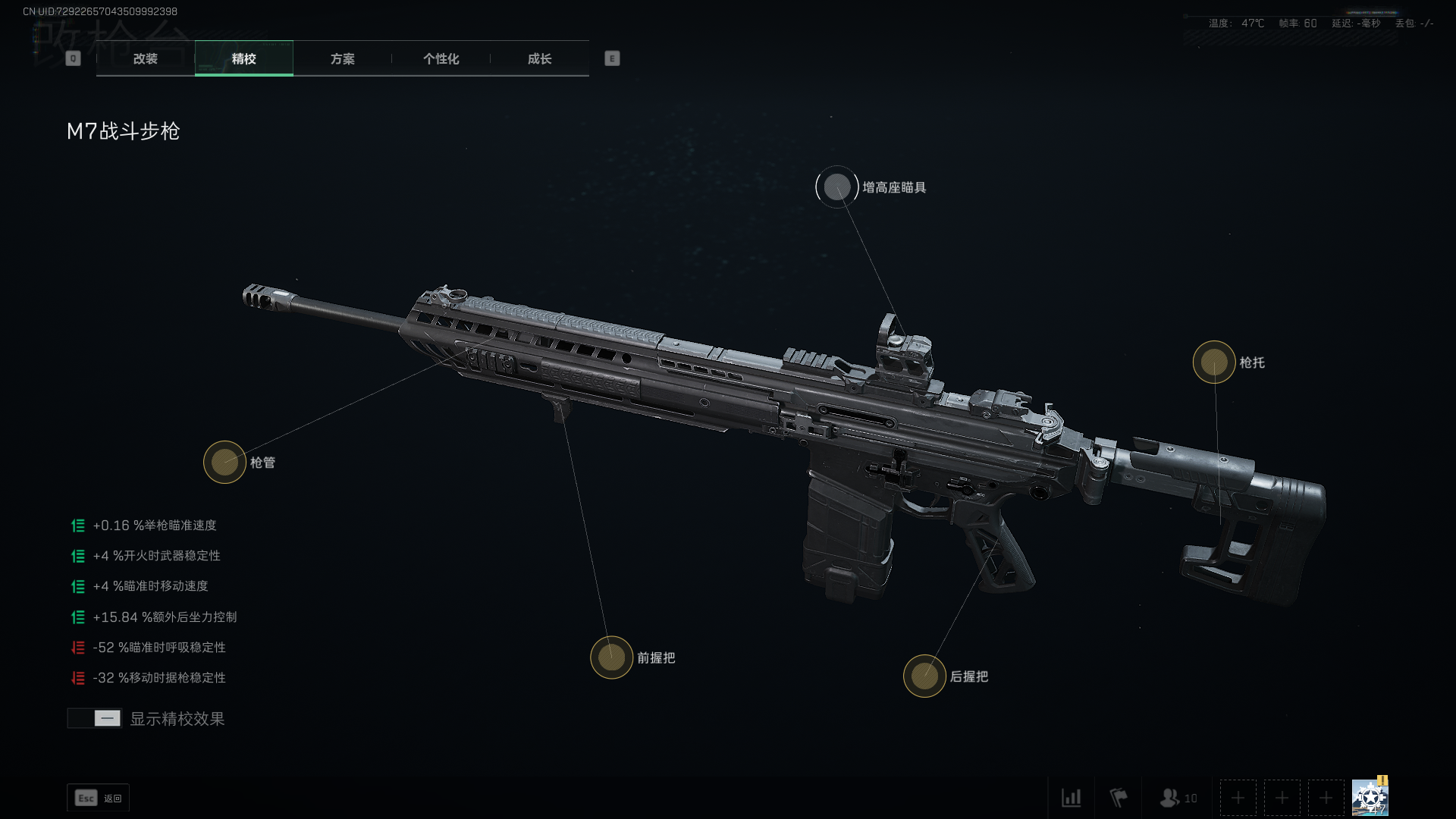
Task: Open the player avatar thumbnail
Action: (1370, 797)
